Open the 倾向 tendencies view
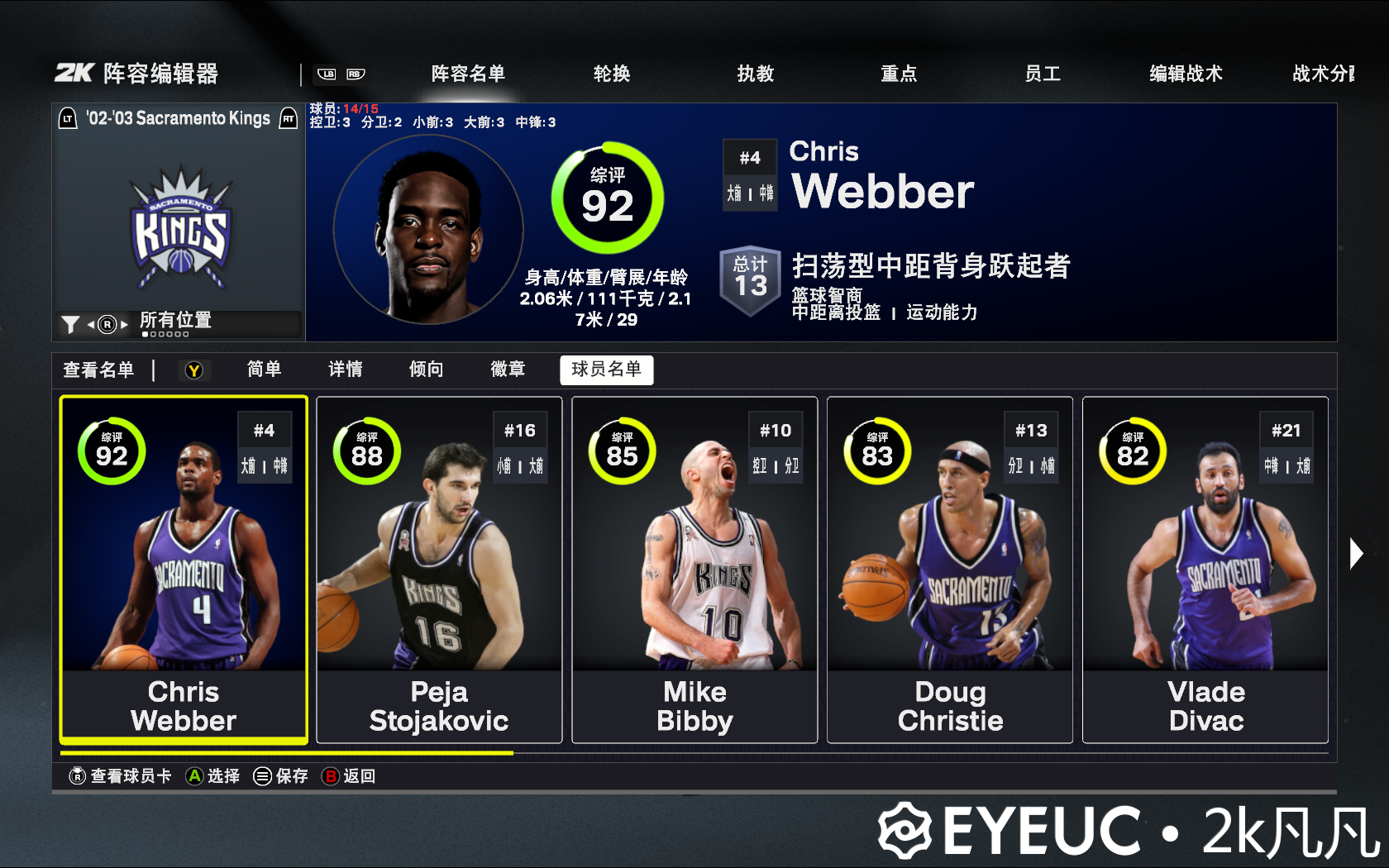Screen dimensions: 1389x868 click(426, 370)
